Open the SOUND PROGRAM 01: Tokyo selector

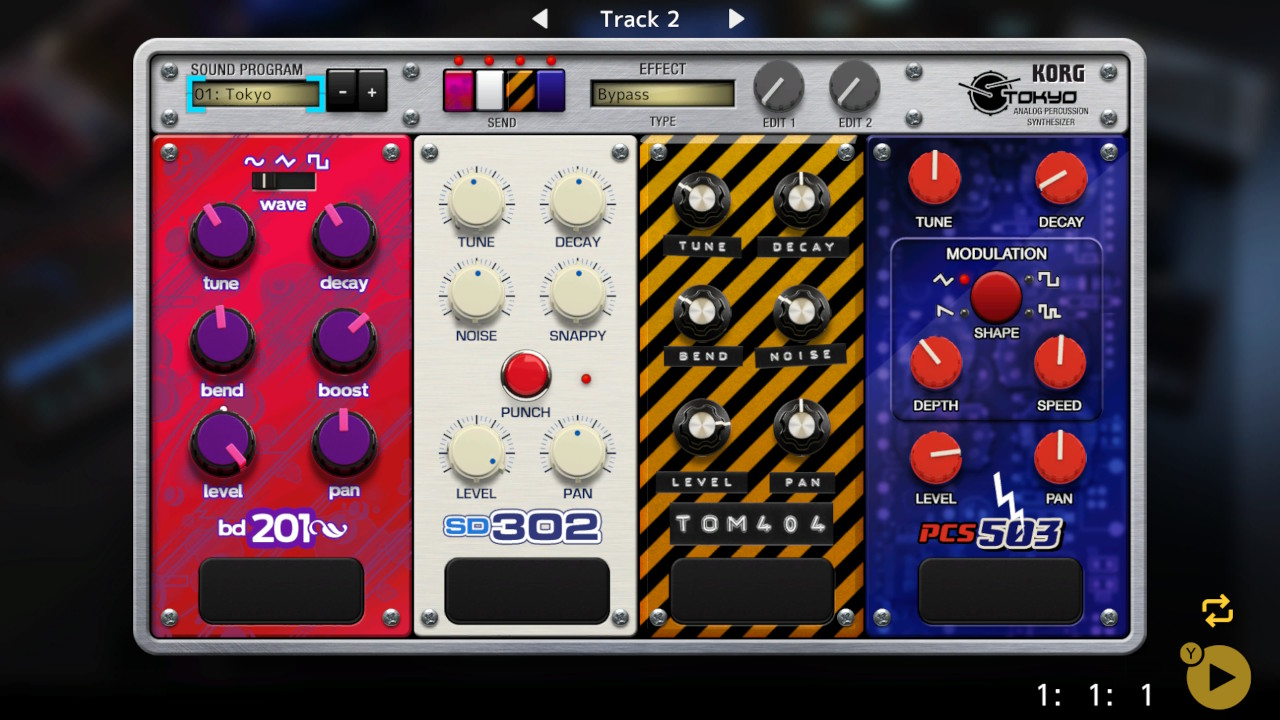[255, 95]
